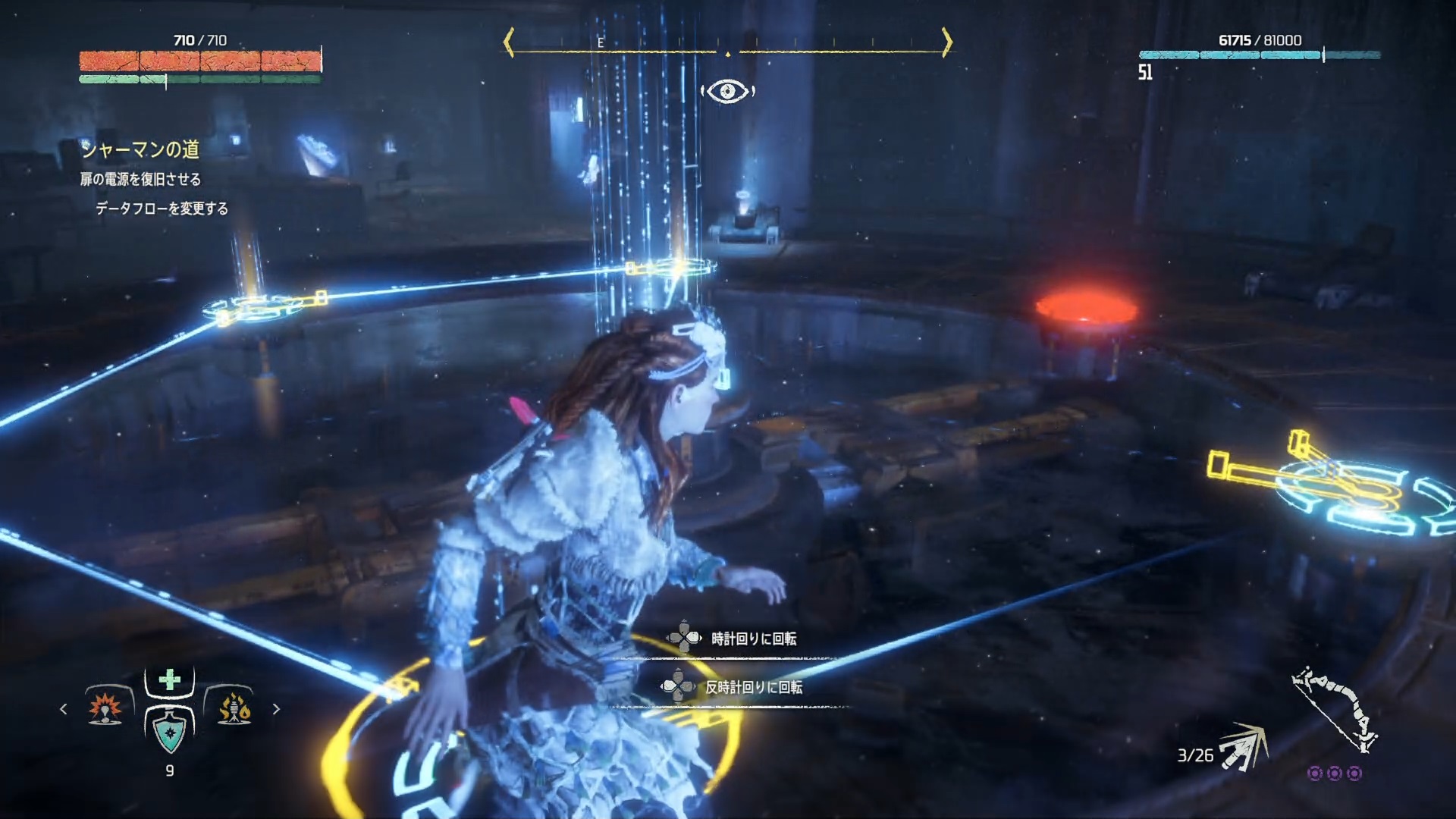Cycle quick items with the right arrow
This screenshot has width=1456, height=819.
click(276, 709)
